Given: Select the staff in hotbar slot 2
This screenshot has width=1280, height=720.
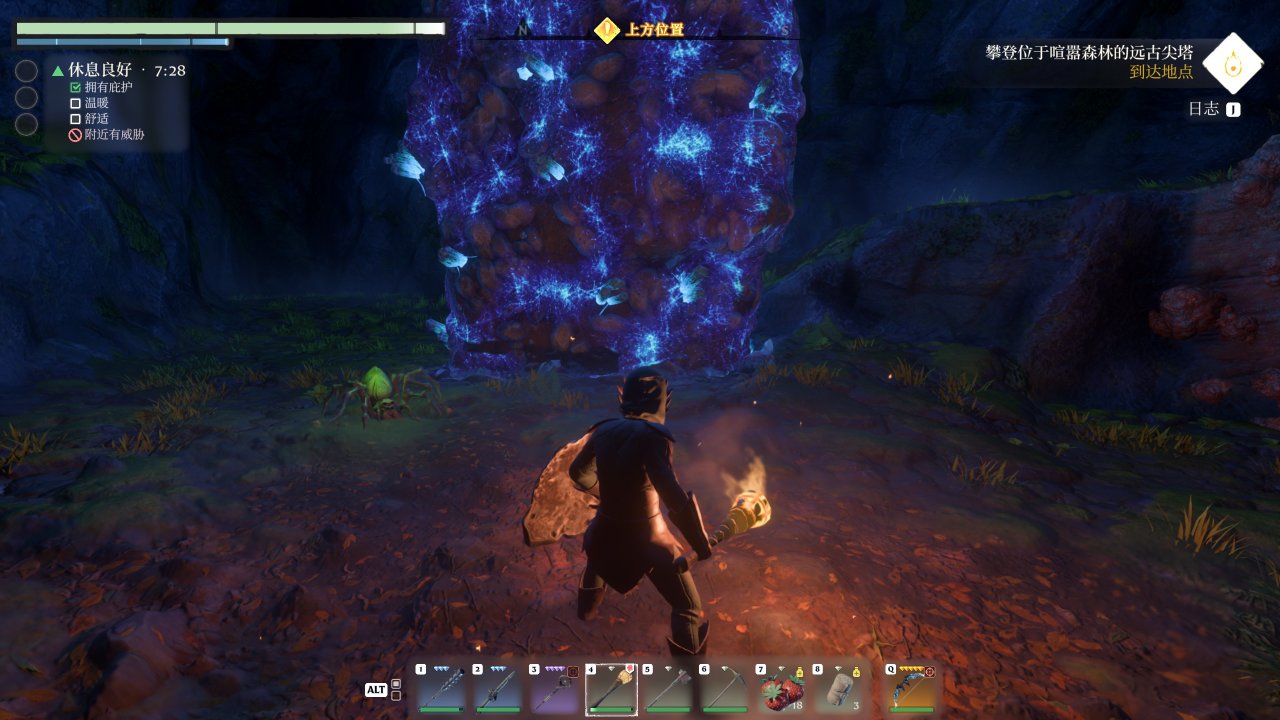Looking at the screenshot, I should (x=498, y=691).
